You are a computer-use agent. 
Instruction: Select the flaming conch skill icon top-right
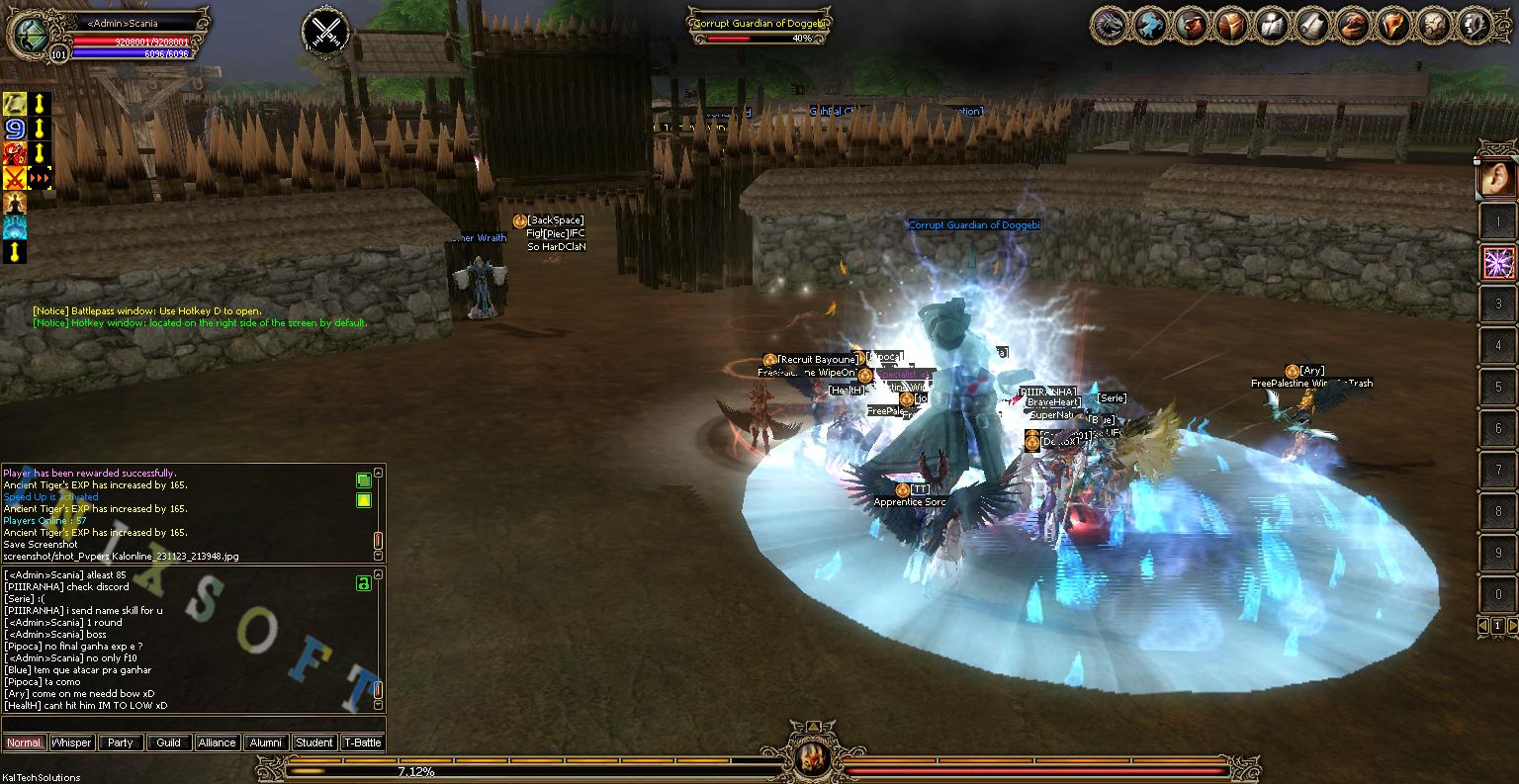coord(1390,25)
